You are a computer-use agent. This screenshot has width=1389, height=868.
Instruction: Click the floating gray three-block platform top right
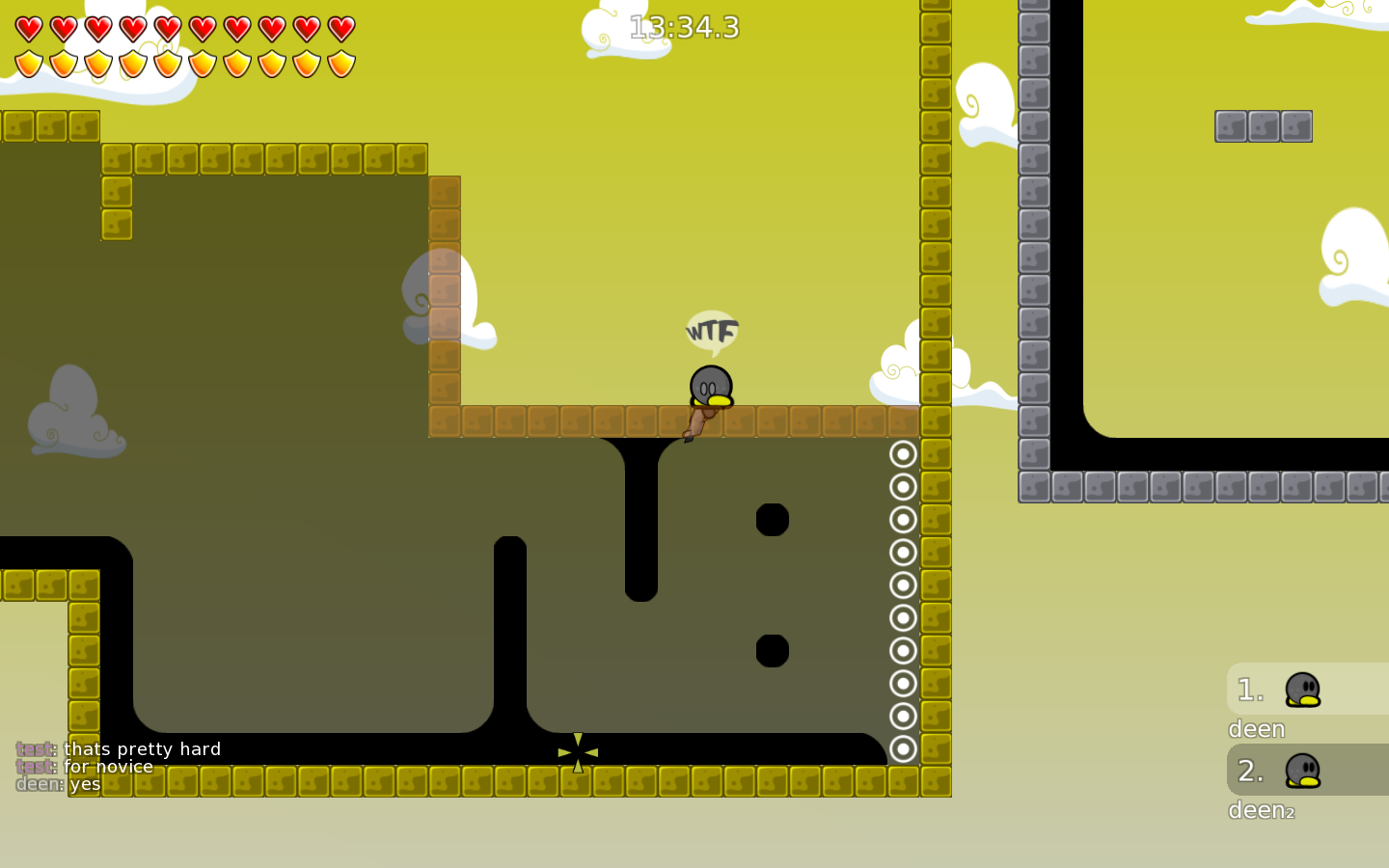[x=1264, y=125]
